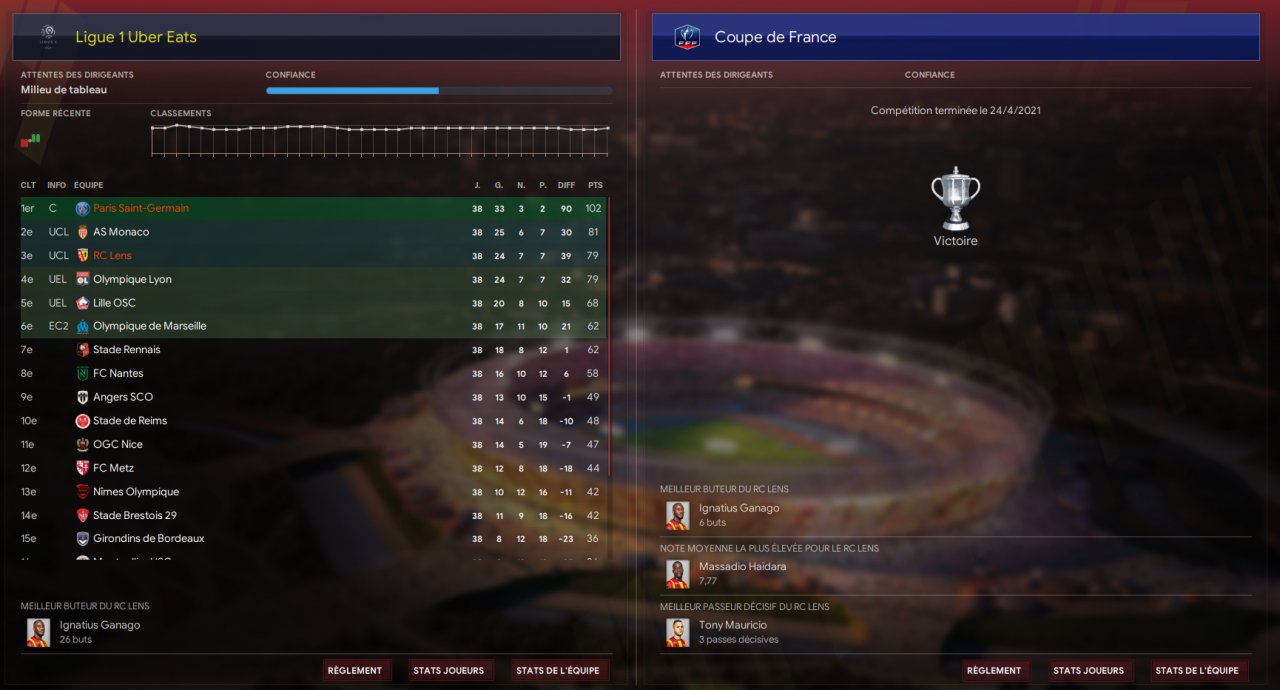The width and height of the screenshot is (1280, 690).
Task: Open Massadio Haïdara's player profile
Action: coord(742,567)
